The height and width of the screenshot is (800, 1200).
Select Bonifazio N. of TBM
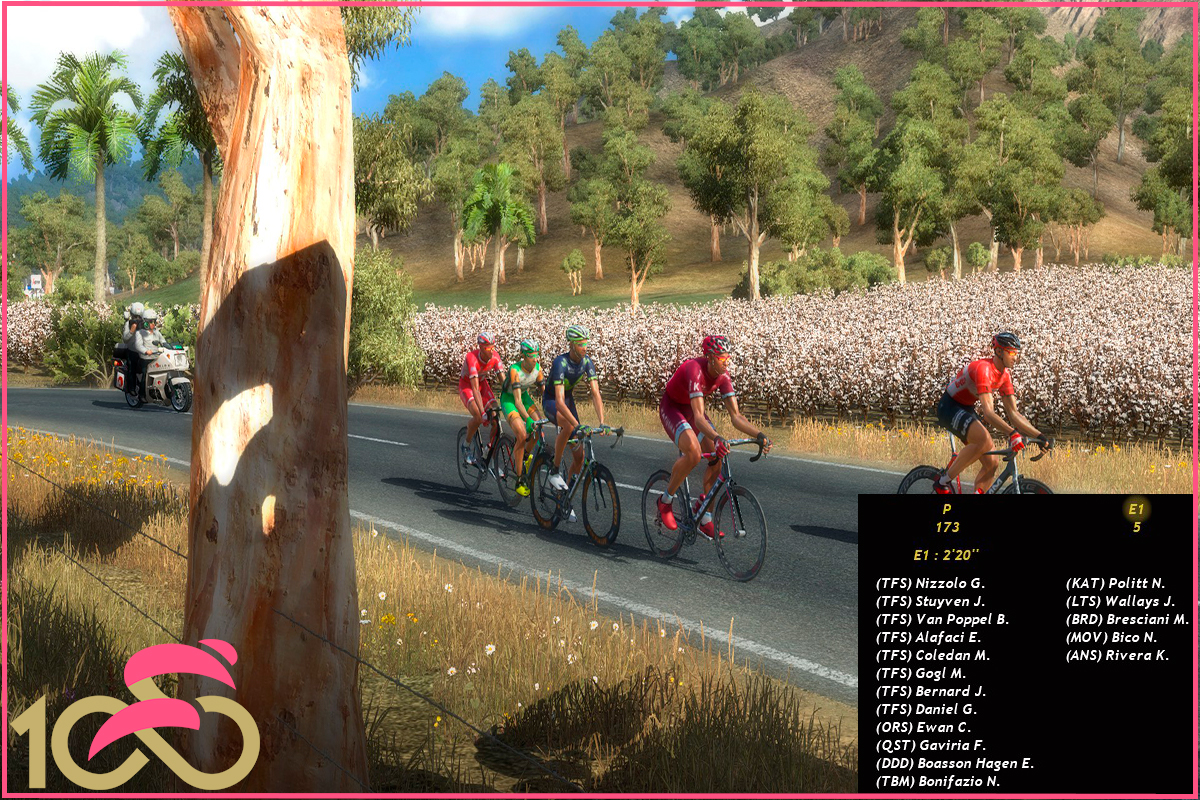point(937,781)
